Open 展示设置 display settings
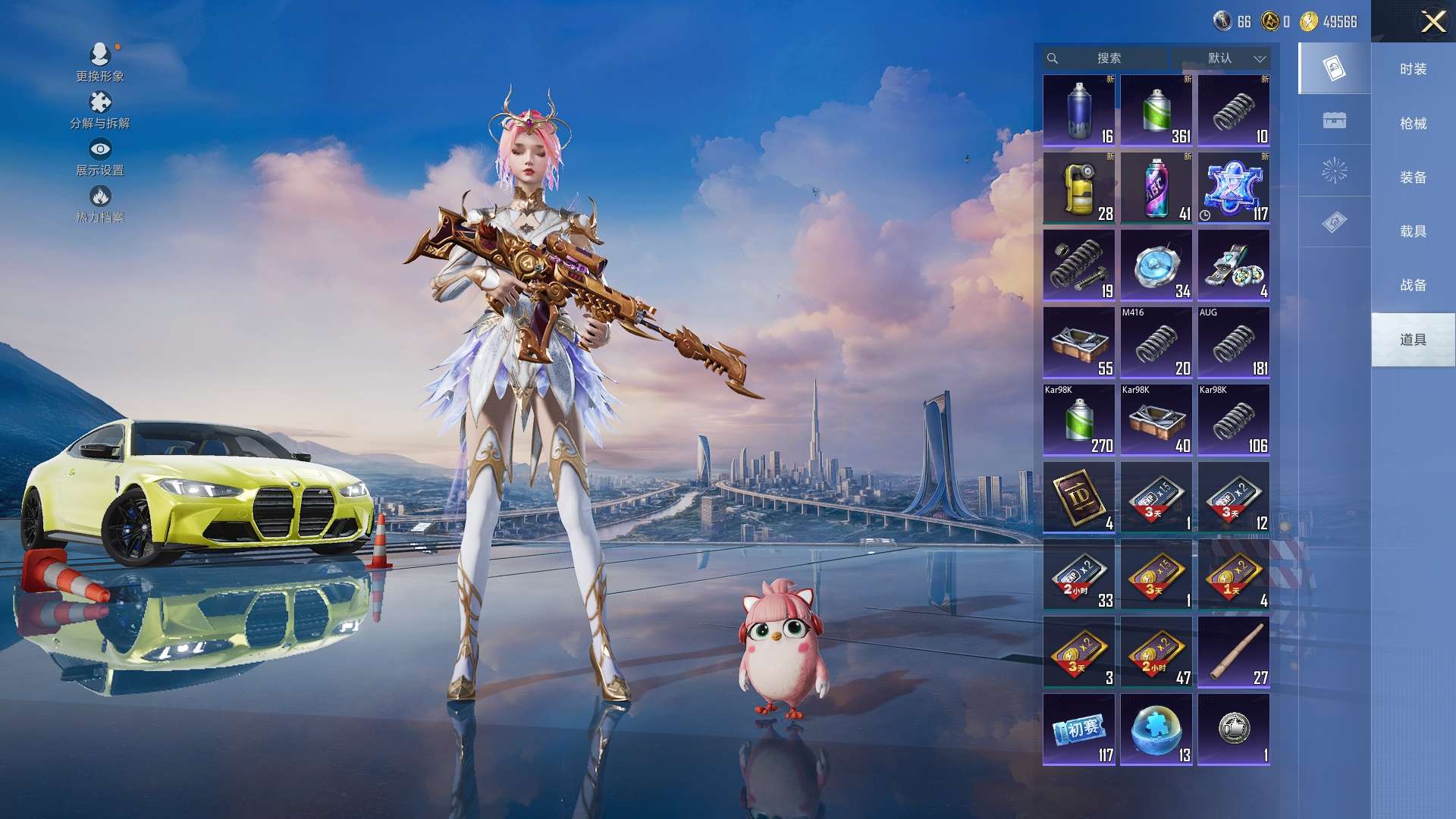This screenshot has height=819, width=1456. (100, 157)
